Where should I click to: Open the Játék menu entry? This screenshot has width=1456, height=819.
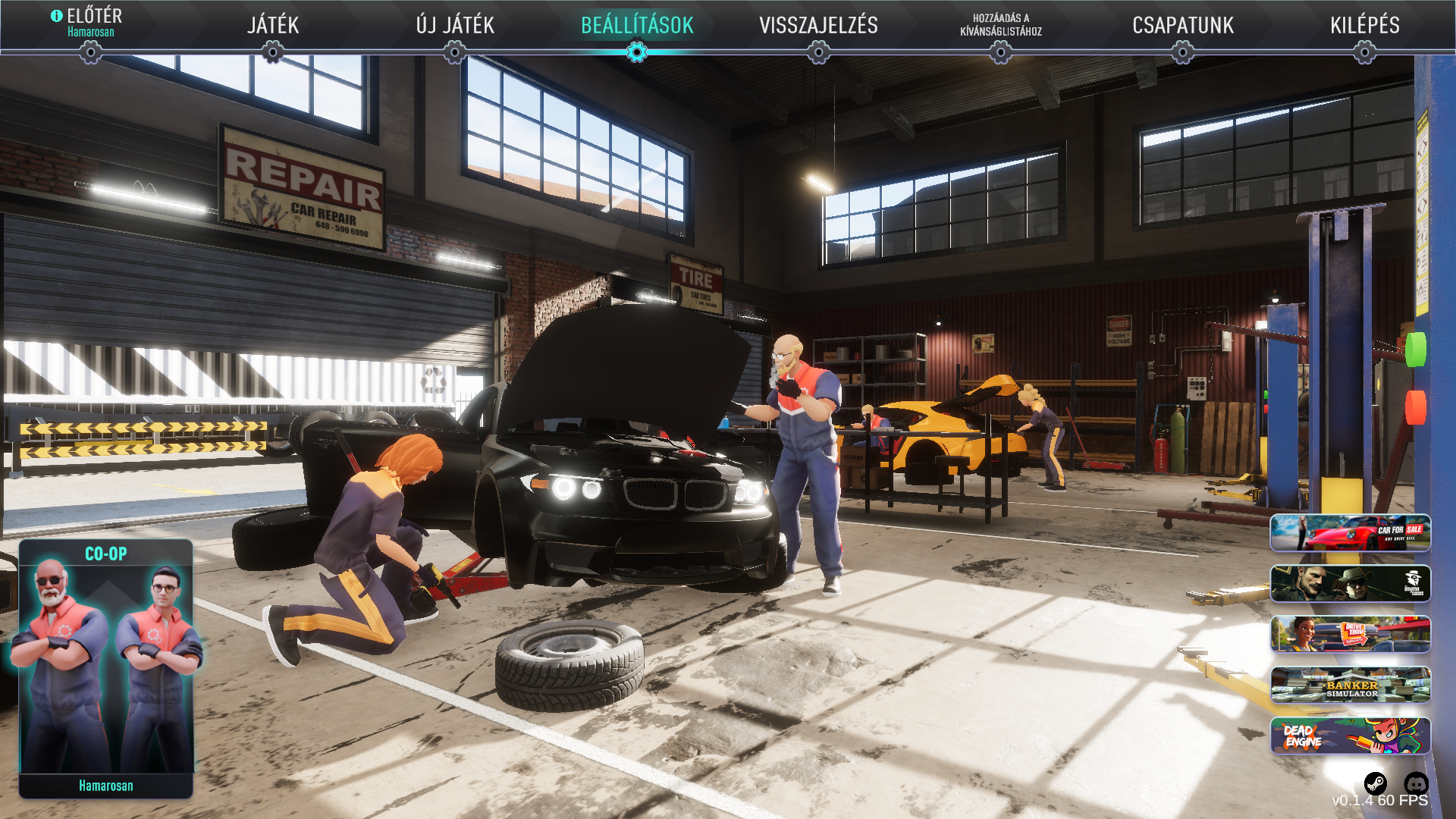(273, 25)
